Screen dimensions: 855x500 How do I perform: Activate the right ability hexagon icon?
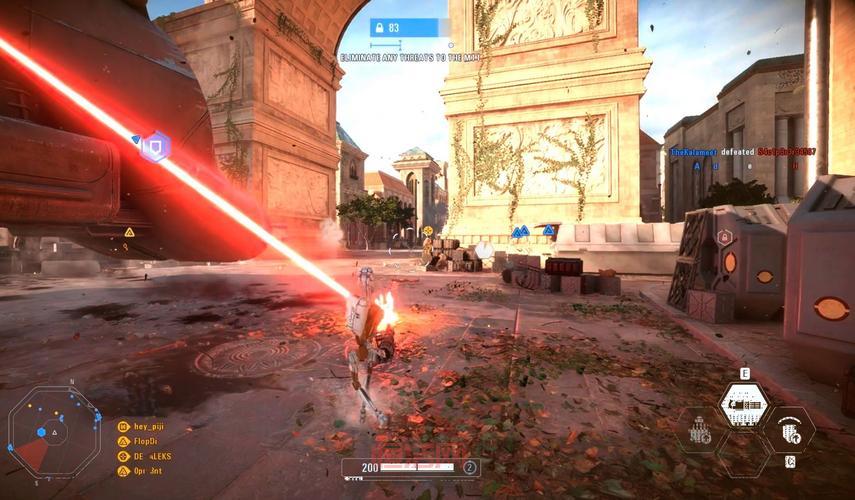point(790,430)
